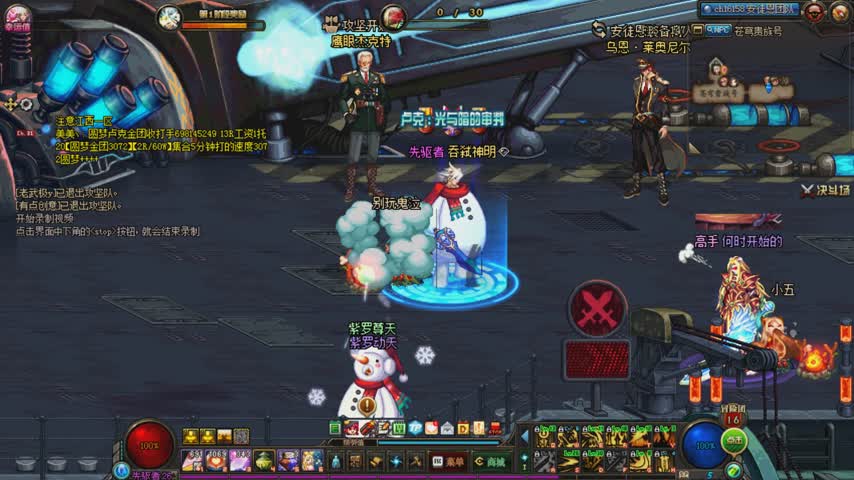Click the 决斗场 duel arena button
This screenshot has width=854, height=480.
point(825,189)
